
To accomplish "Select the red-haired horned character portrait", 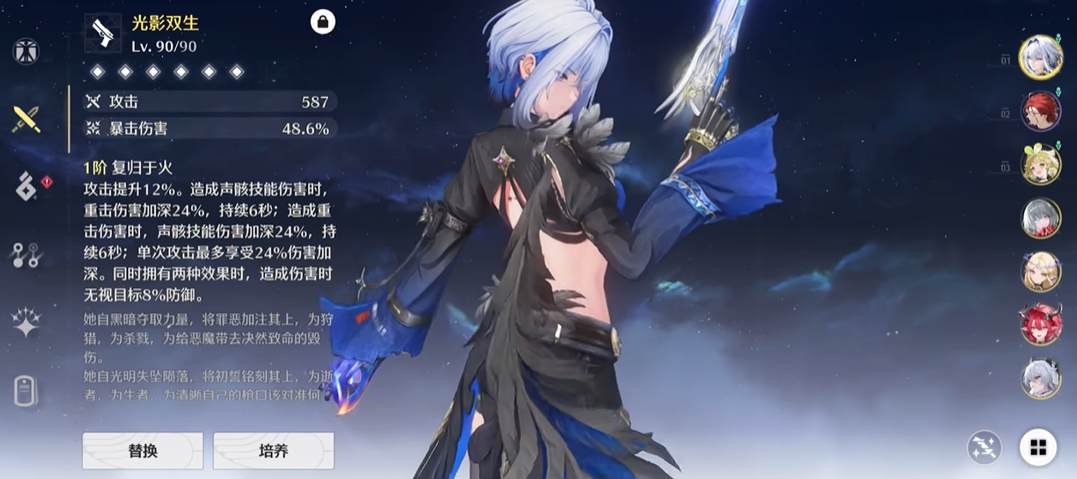I will coord(1040,325).
